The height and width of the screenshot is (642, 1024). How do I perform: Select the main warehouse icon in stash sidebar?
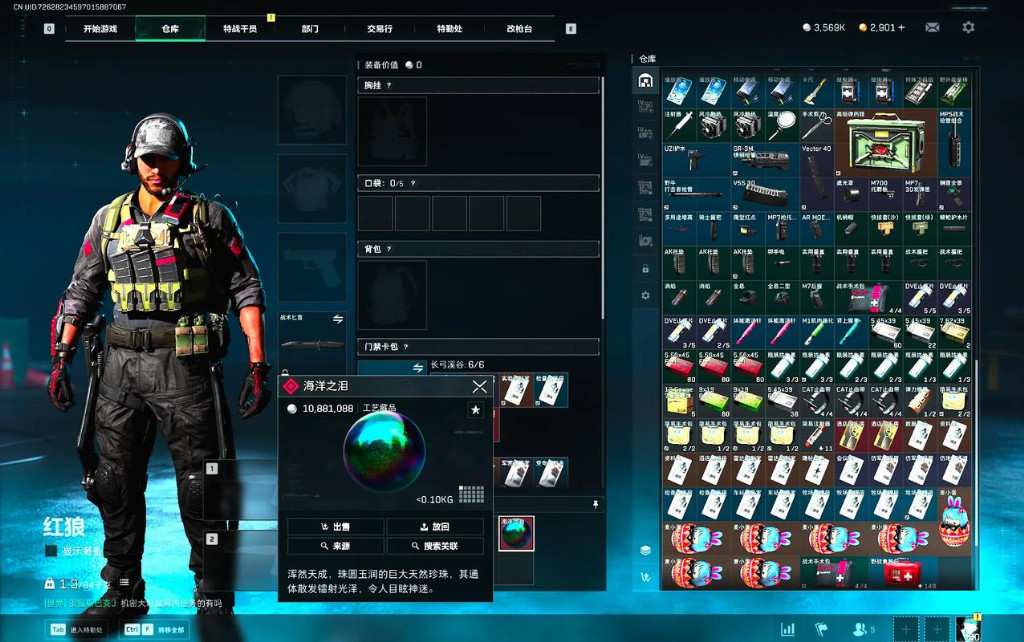(x=646, y=81)
